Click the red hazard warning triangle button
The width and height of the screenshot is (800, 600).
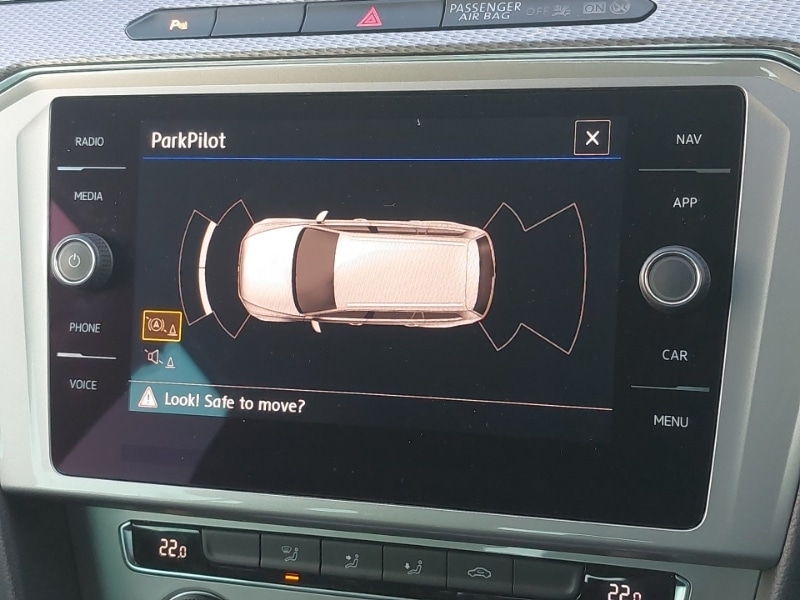(369, 16)
